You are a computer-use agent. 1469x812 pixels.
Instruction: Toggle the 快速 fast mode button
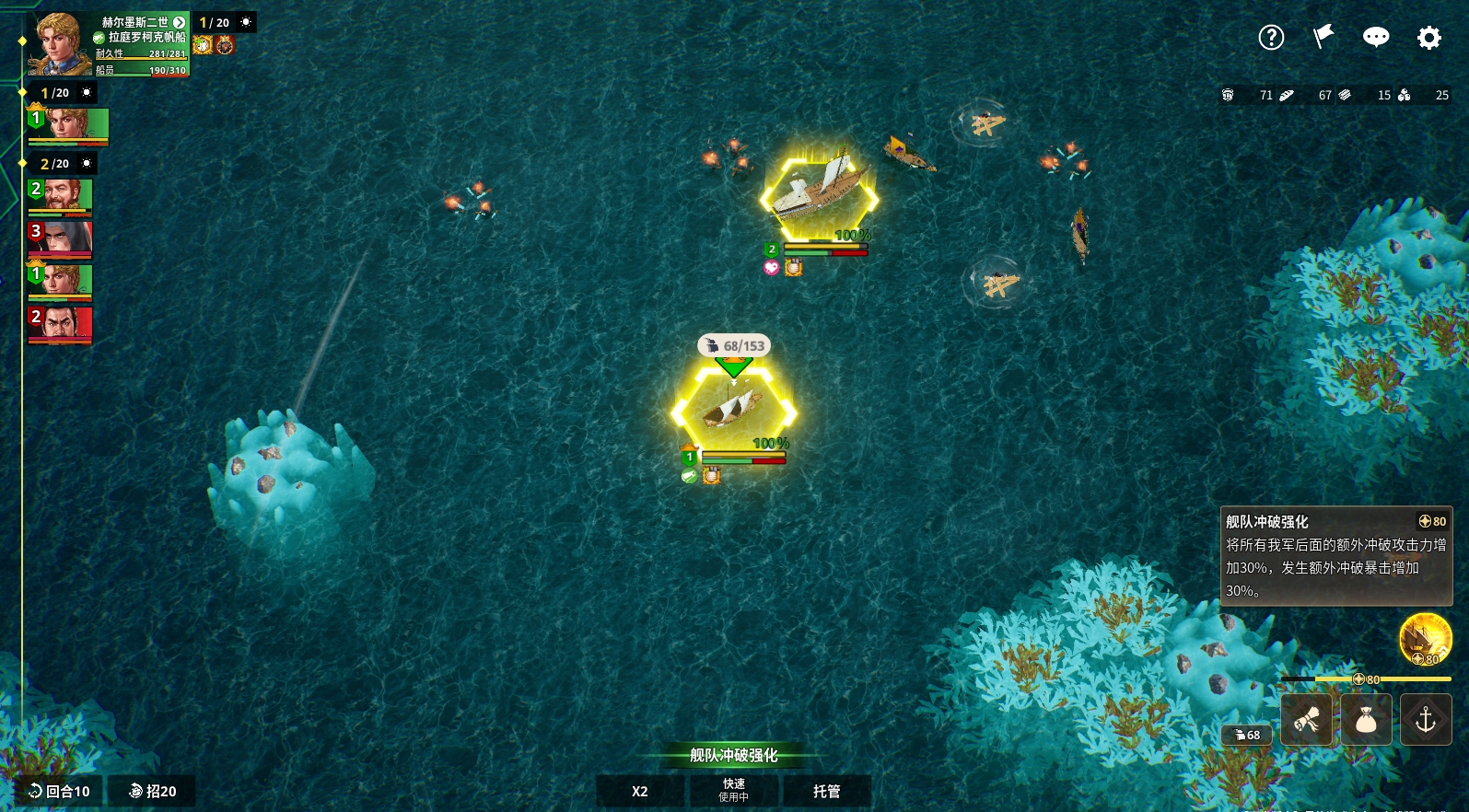click(734, 791)
